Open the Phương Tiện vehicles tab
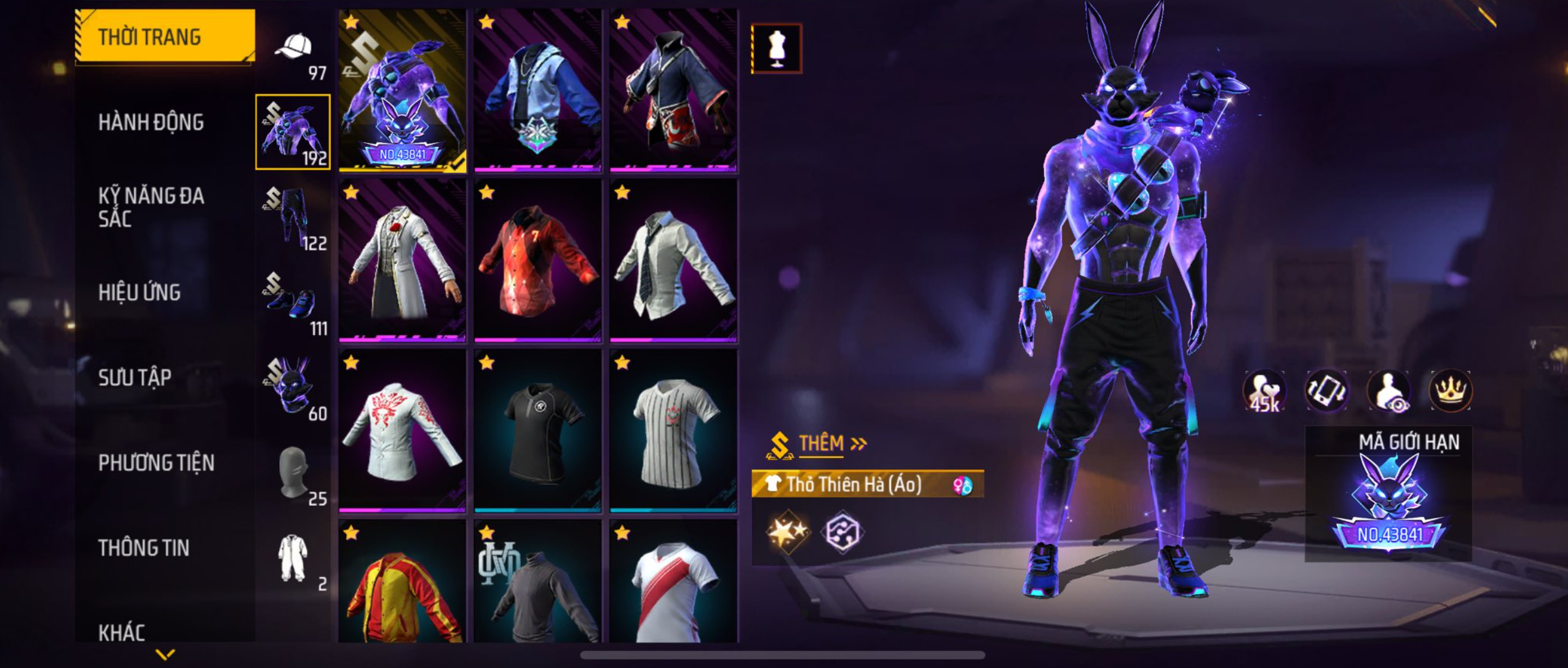This screenshot has width=1568, height=668. (156, 463)
